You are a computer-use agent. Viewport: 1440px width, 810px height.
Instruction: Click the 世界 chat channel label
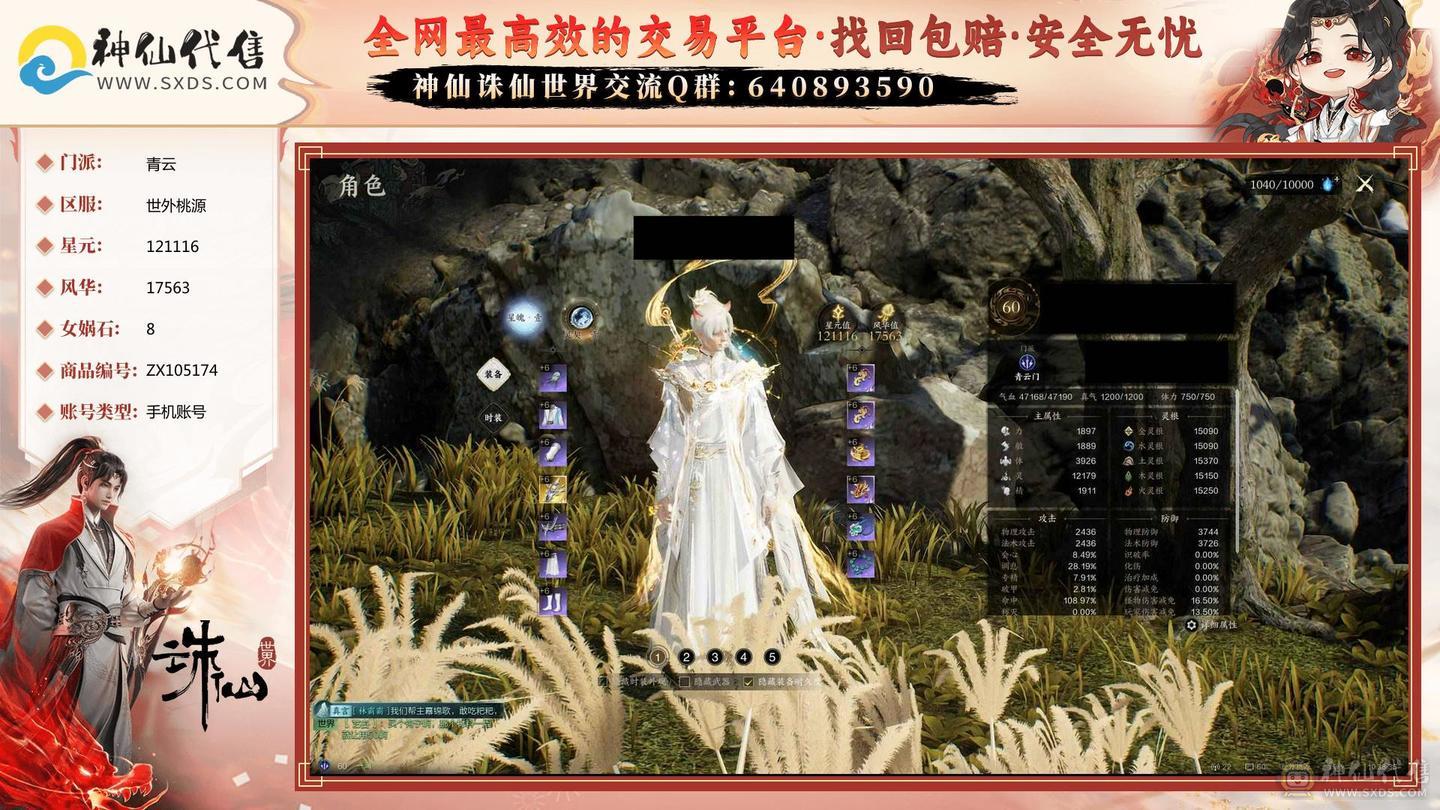(x=326, y=724)
